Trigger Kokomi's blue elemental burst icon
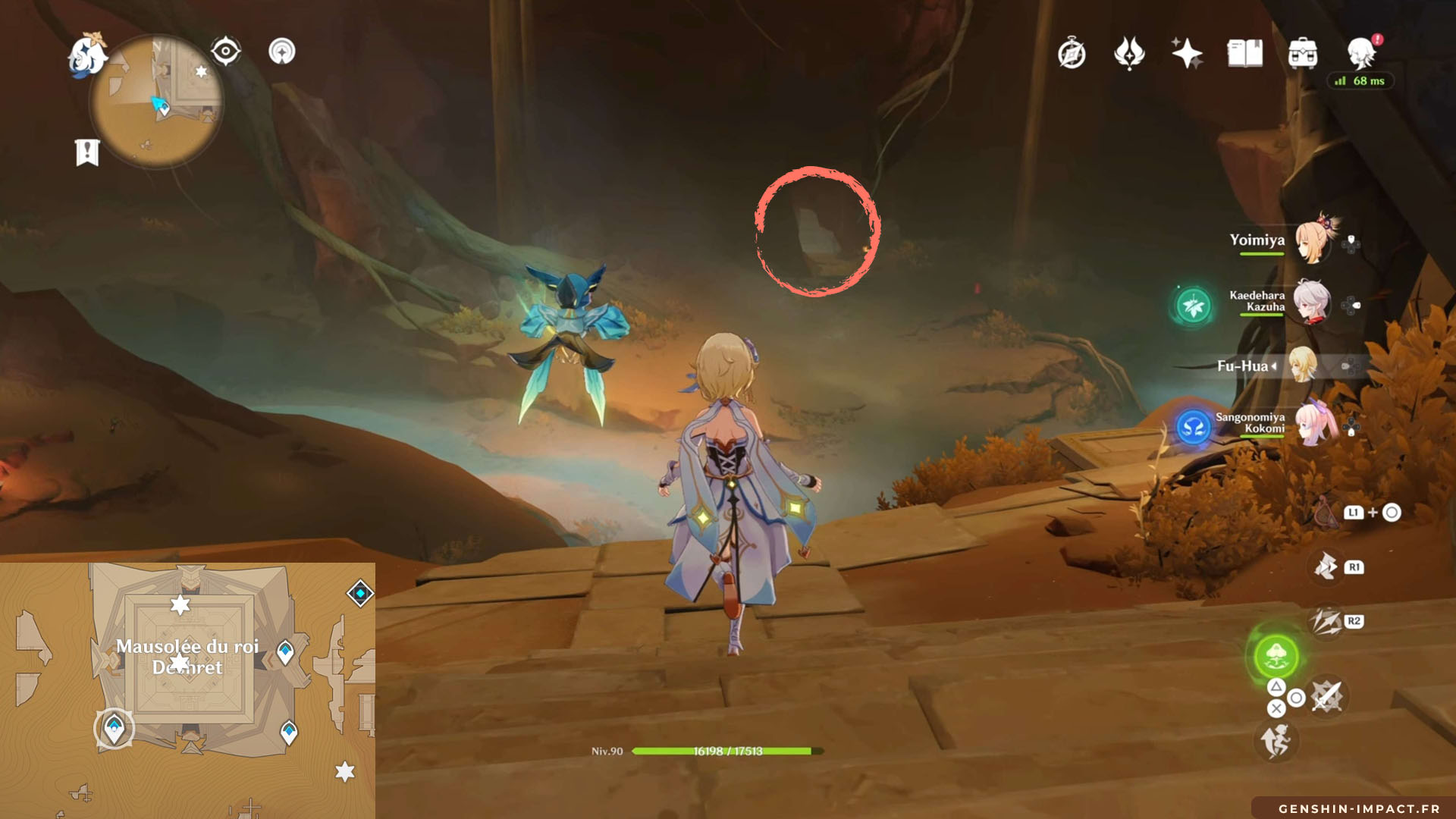Viewport: 1456px width, 819px height. click(1193, 428)
